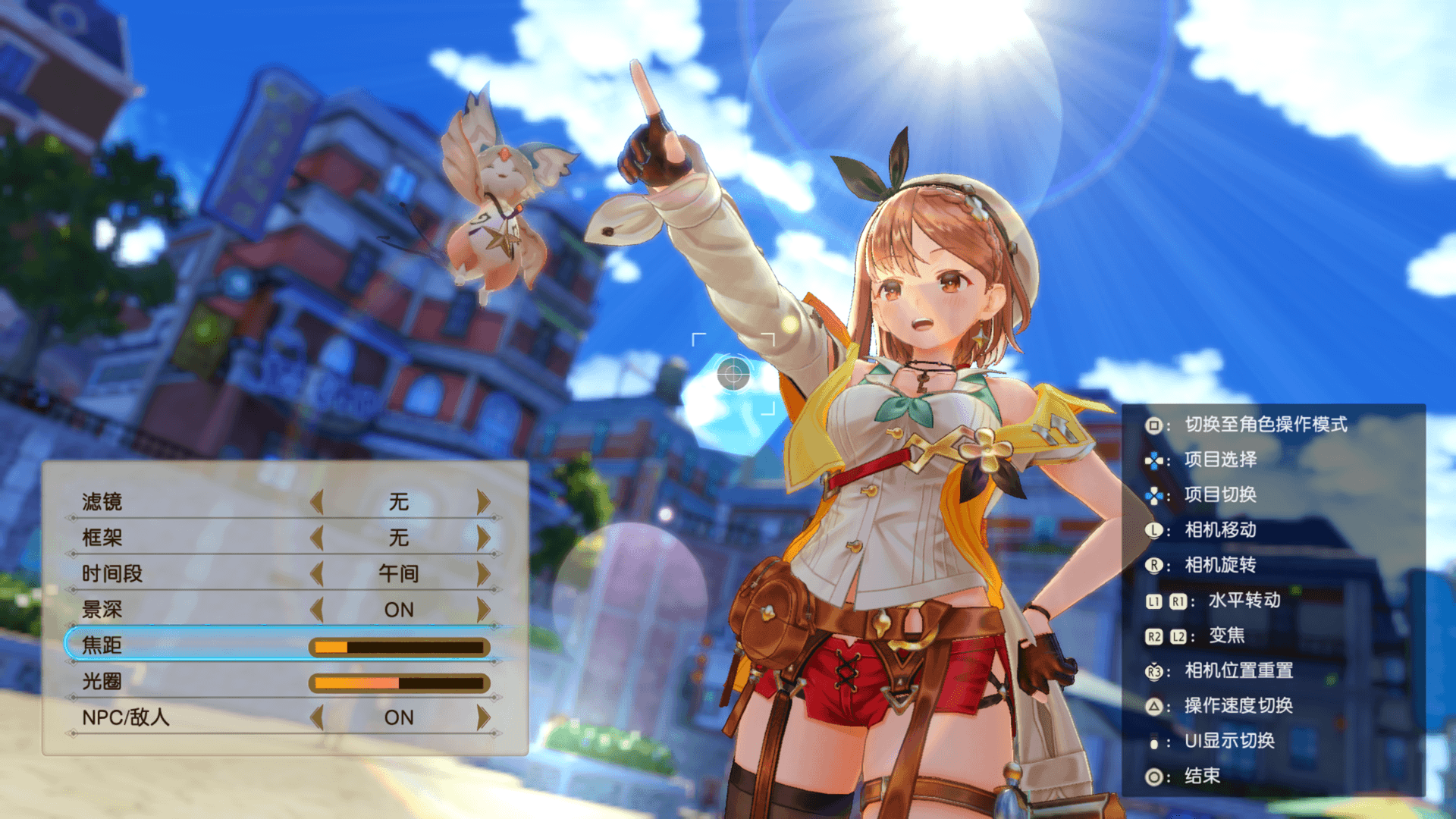Viewport: 1456px width, 819px height.
Task: Adjust the 焦距 focal distance slider
Action: pos(399,647)
